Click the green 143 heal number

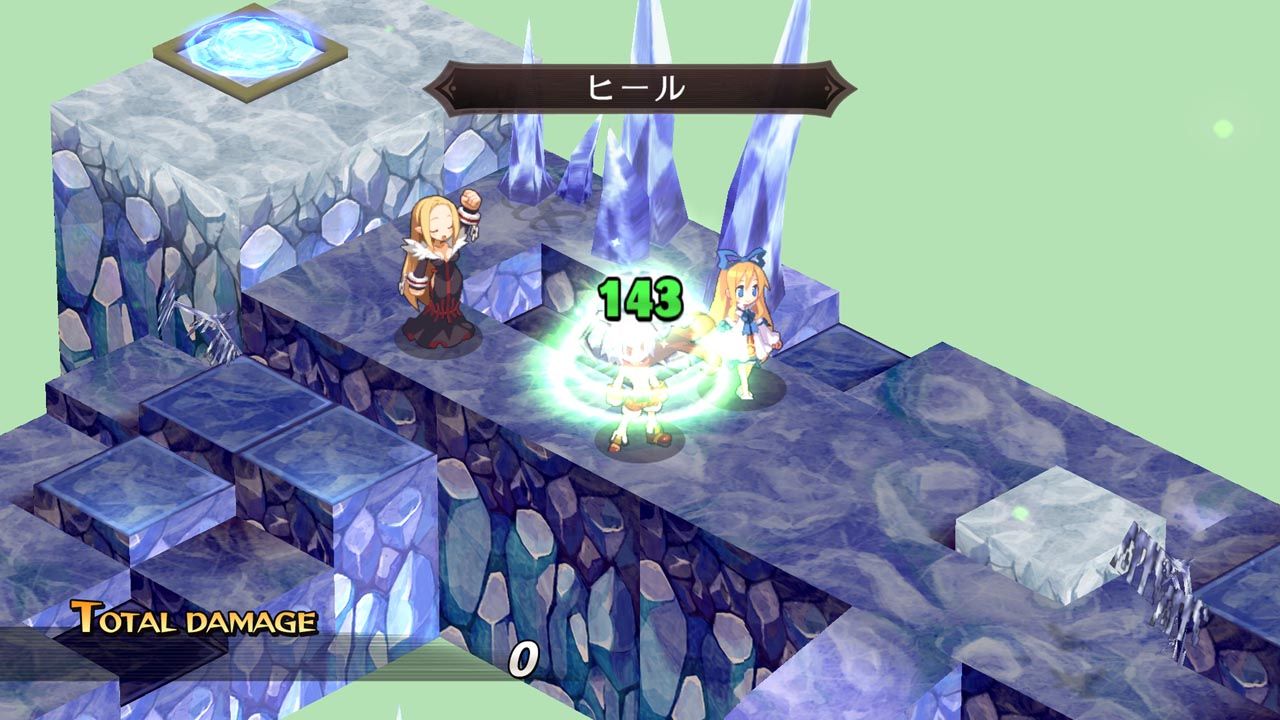(x=640, y=295)
